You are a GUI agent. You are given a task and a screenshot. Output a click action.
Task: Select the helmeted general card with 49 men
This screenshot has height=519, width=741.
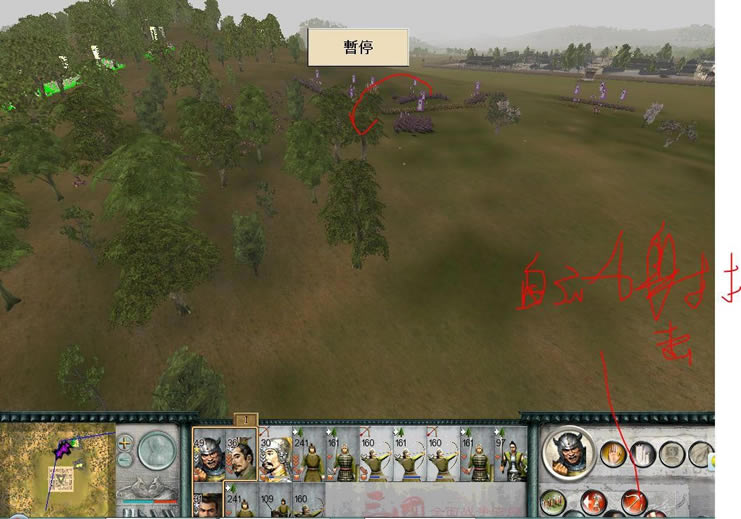(208, 457)
